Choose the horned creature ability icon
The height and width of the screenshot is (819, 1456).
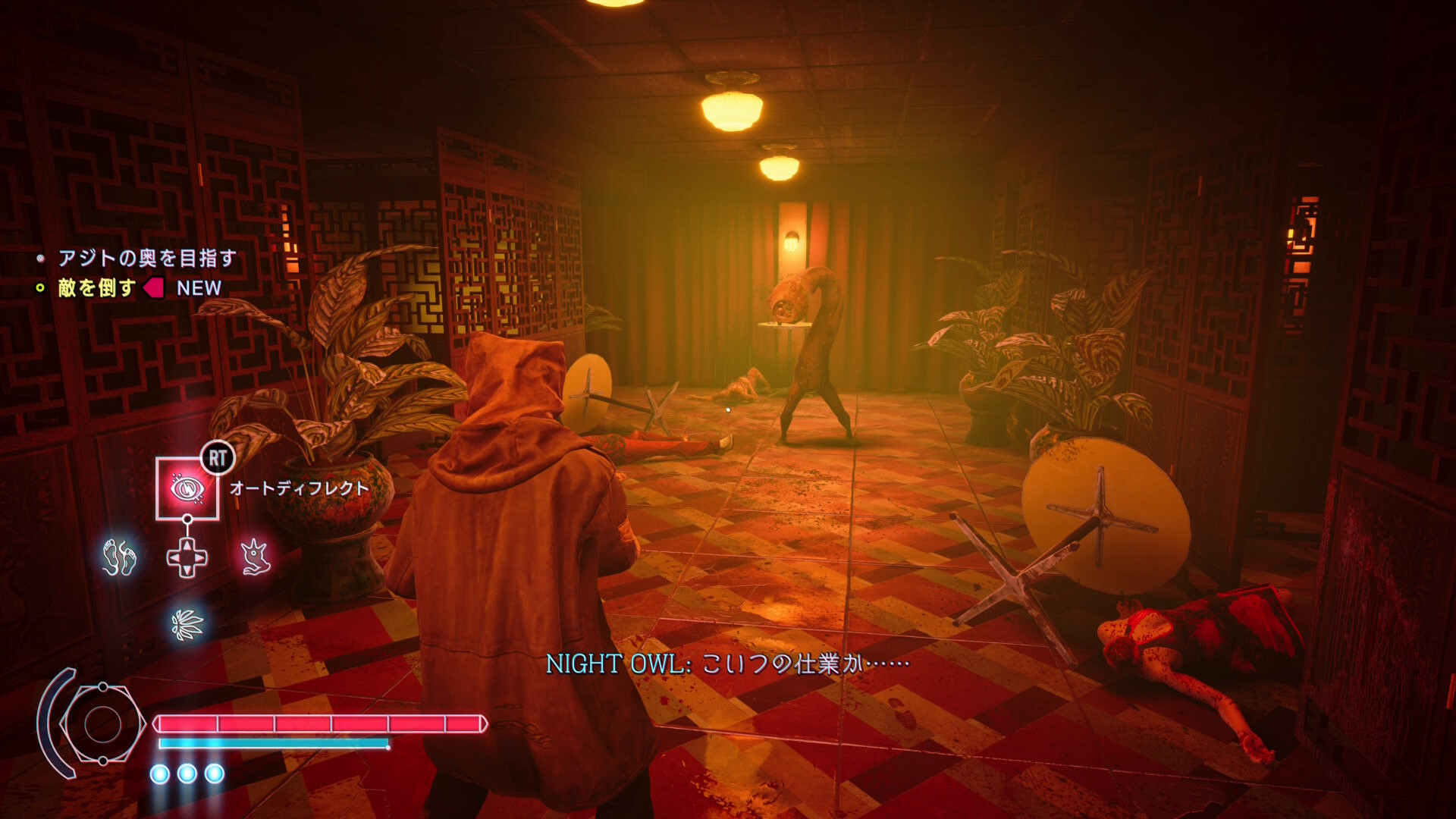(x=256, y=557)
